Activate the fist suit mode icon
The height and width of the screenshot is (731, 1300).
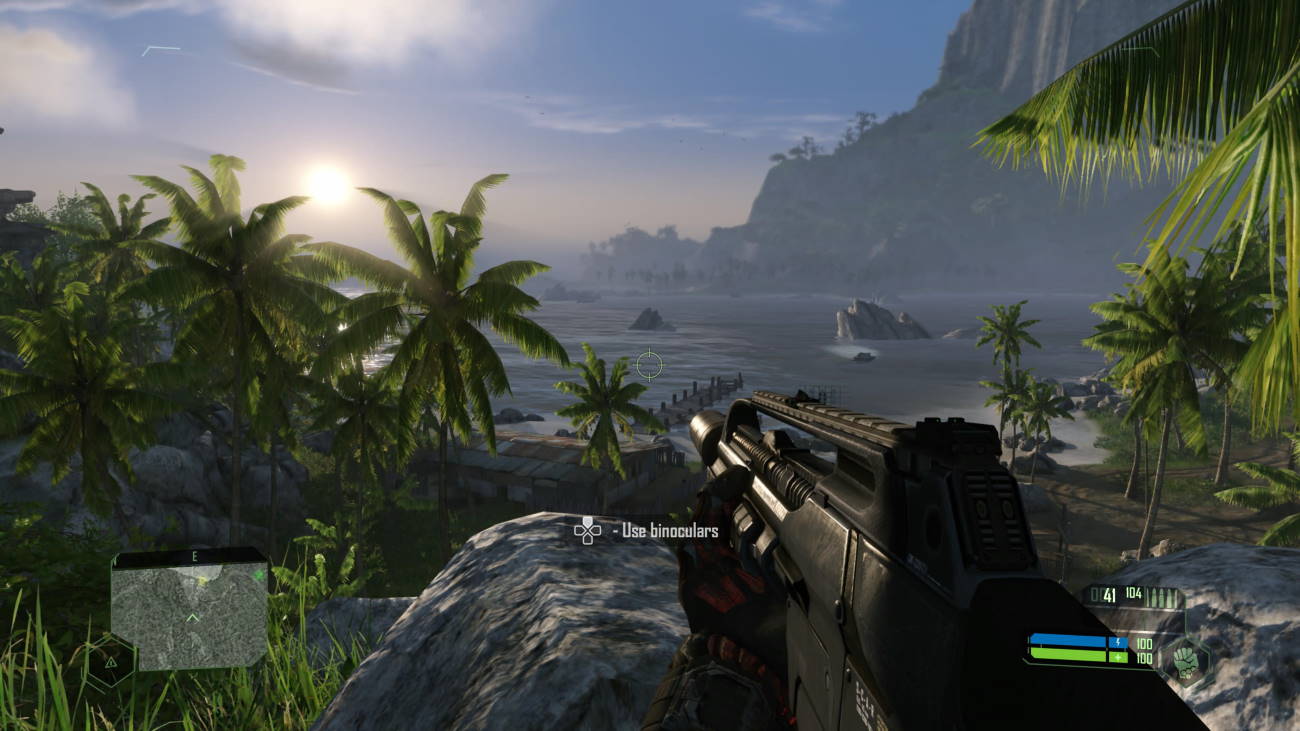tap(1187, 662)
